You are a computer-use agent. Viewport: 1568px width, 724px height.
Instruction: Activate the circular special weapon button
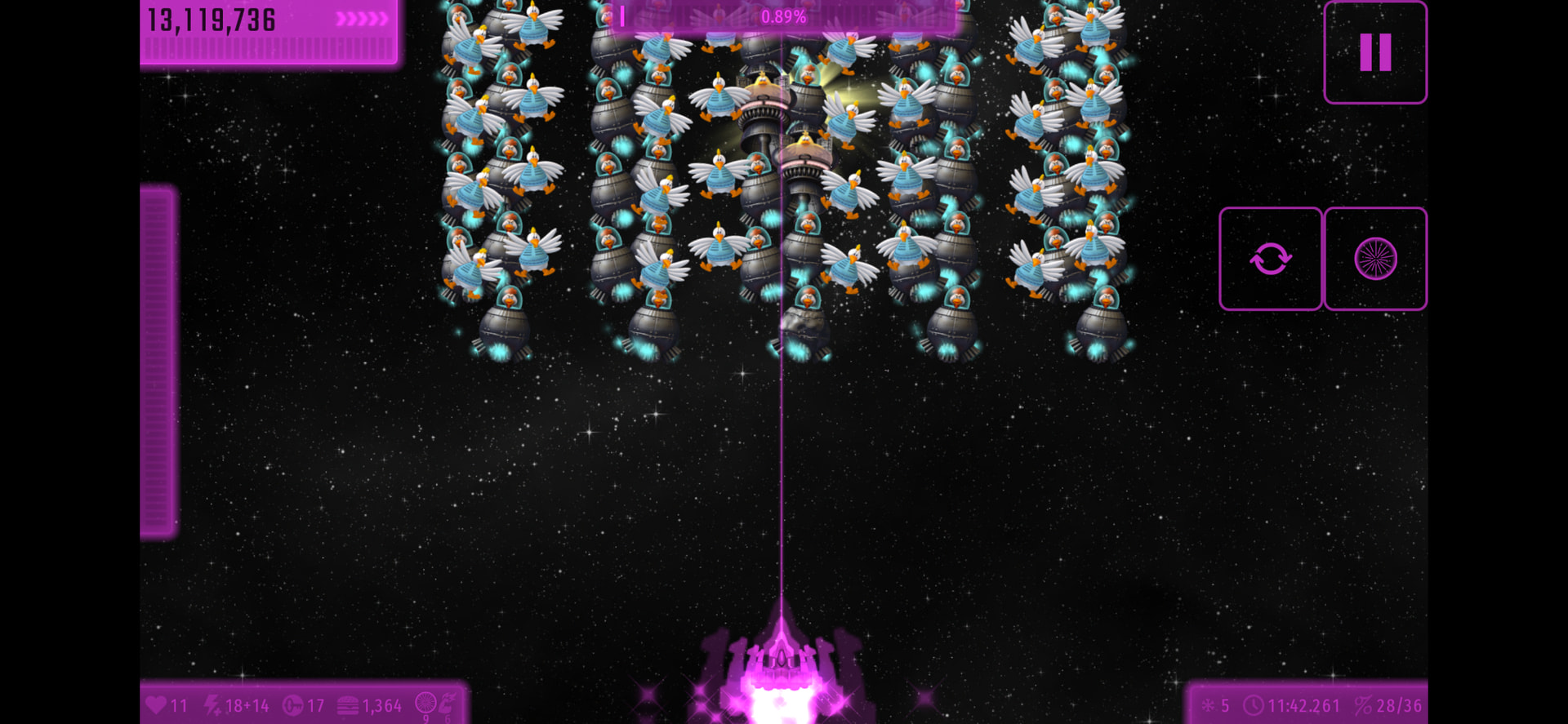tap(1375, 259)
